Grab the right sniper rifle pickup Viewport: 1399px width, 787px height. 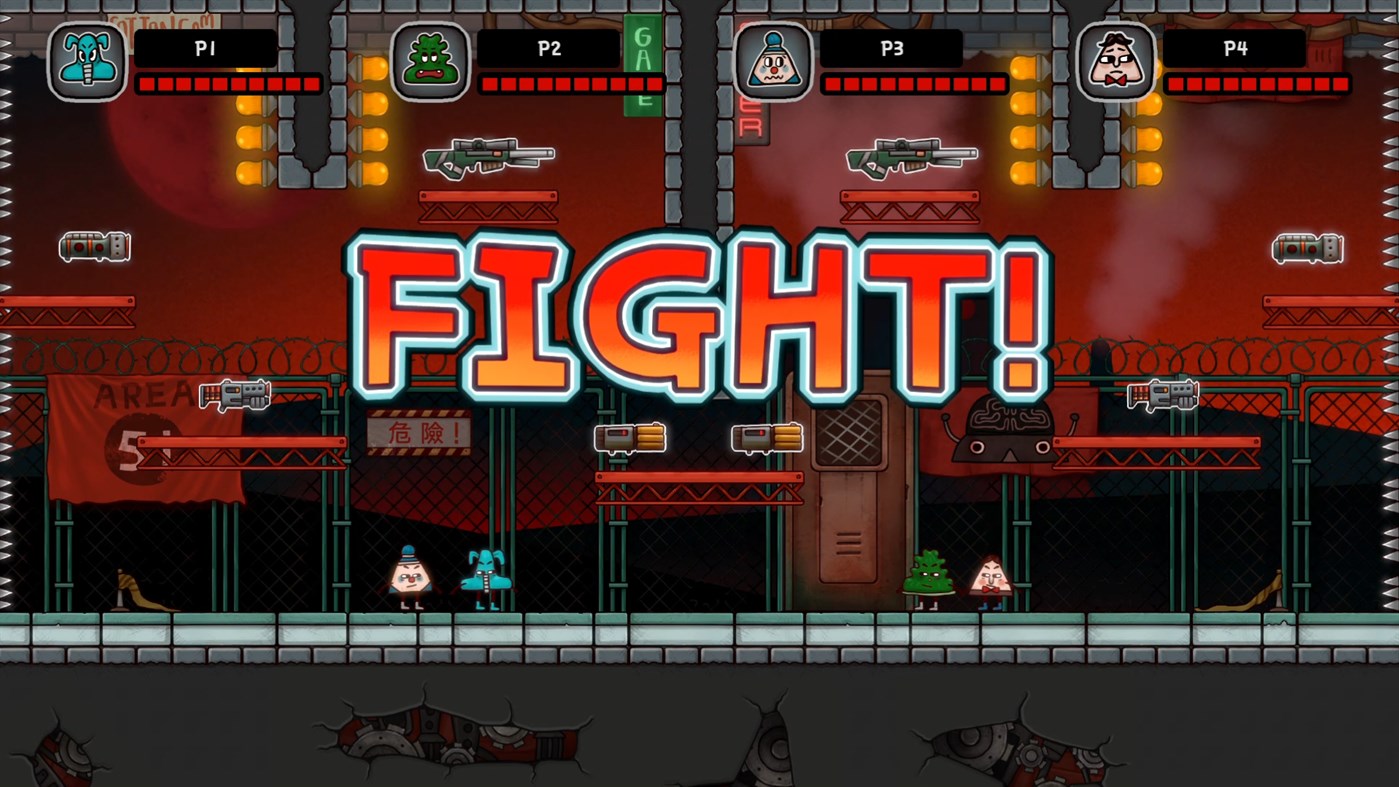click(911, 157)
